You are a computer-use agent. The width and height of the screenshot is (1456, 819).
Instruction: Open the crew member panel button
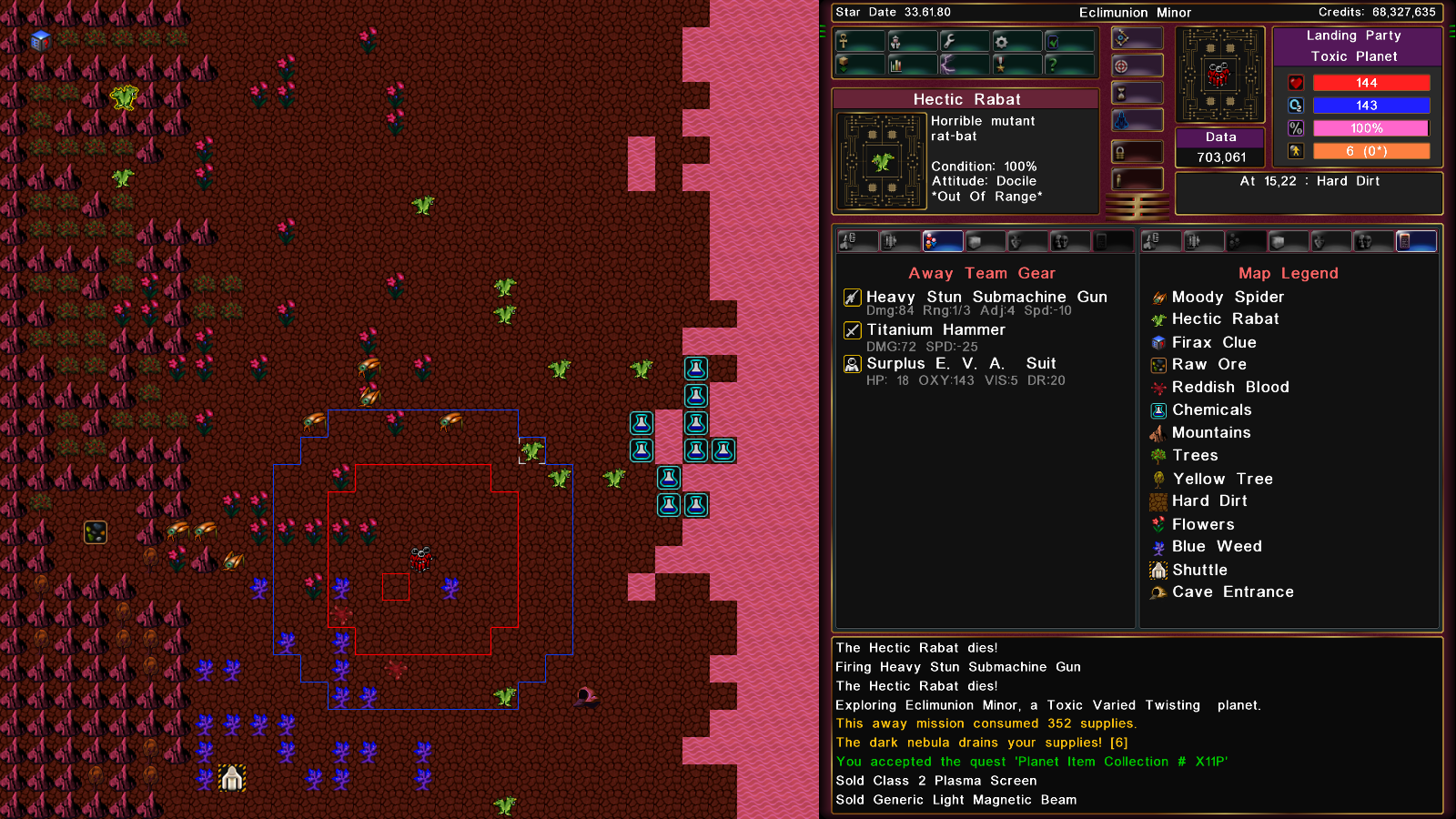coord(912,41)
